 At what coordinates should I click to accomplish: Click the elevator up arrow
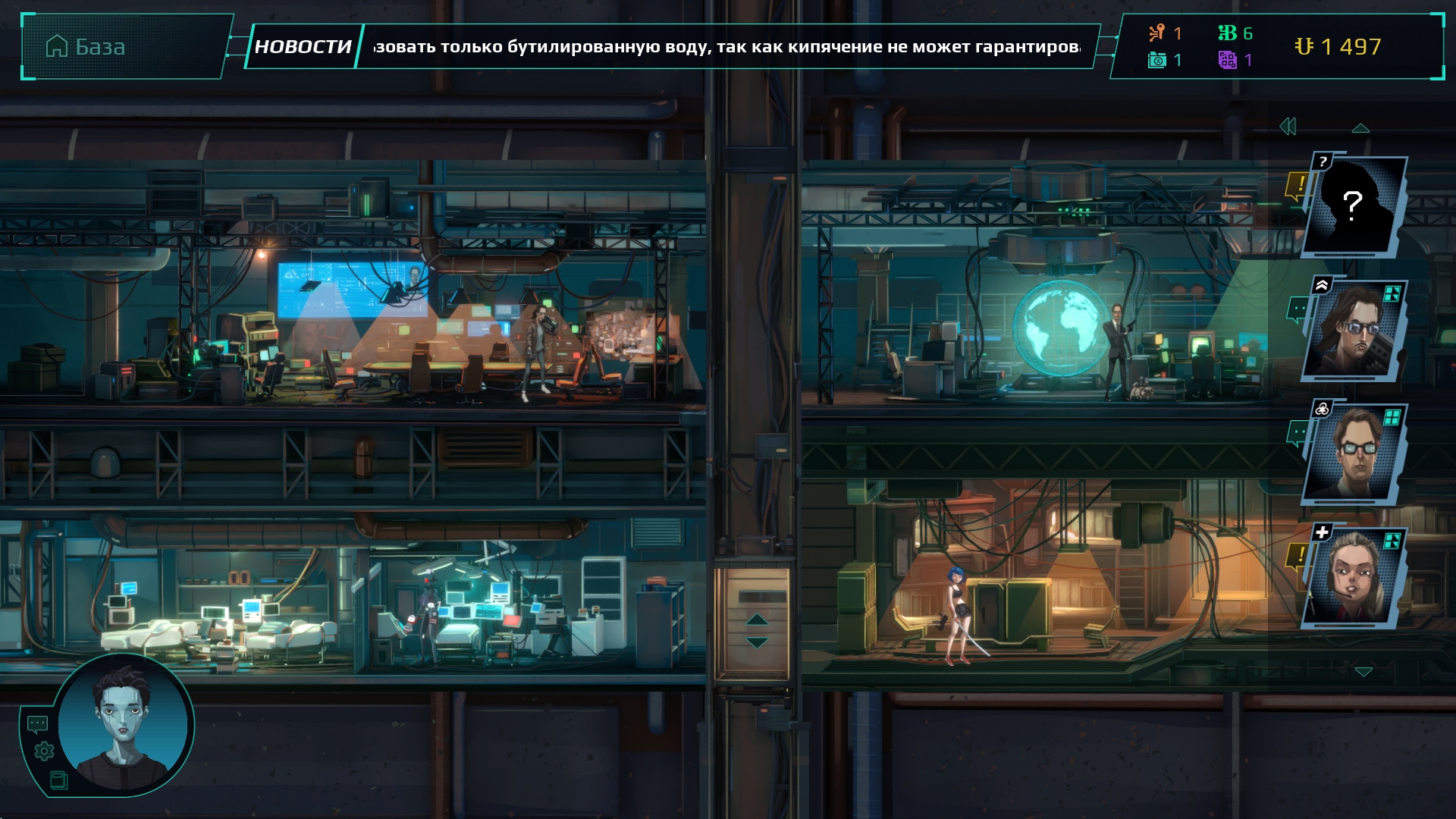756,620
